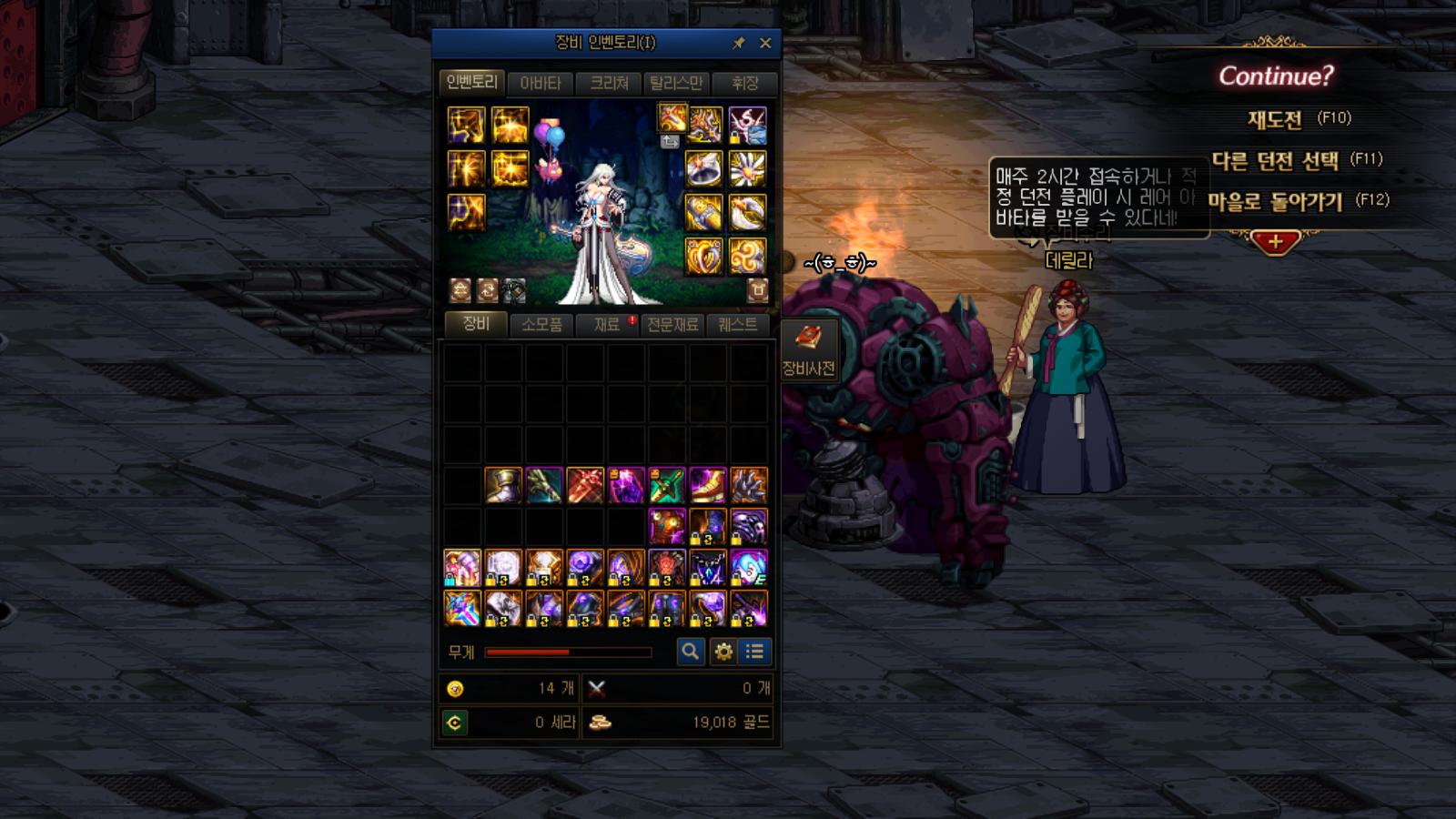
Task: Open the 장비사전 equipment dictionary
Action: (x=808, y=349)
